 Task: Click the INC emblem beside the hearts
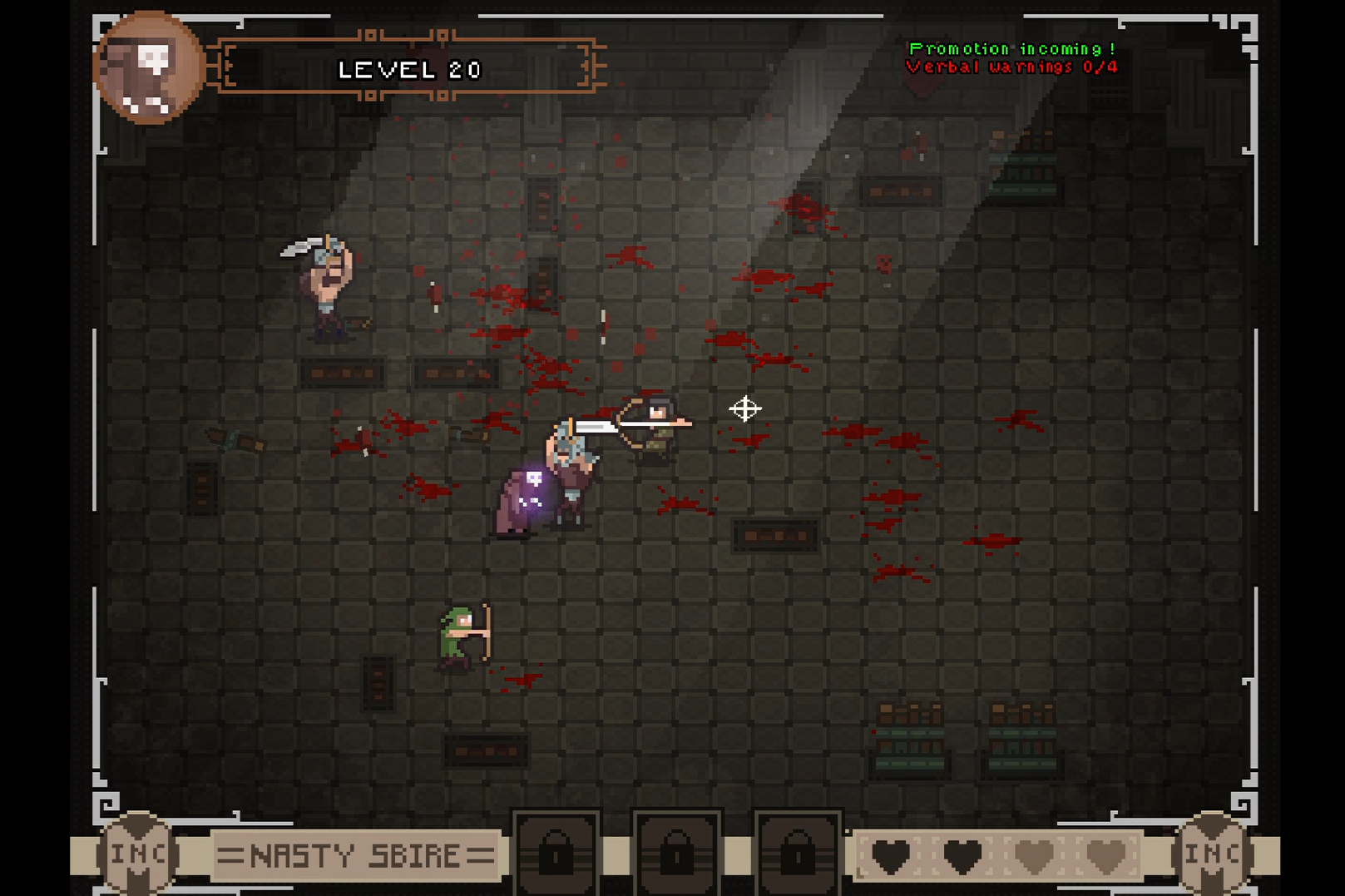[1212, 853]
